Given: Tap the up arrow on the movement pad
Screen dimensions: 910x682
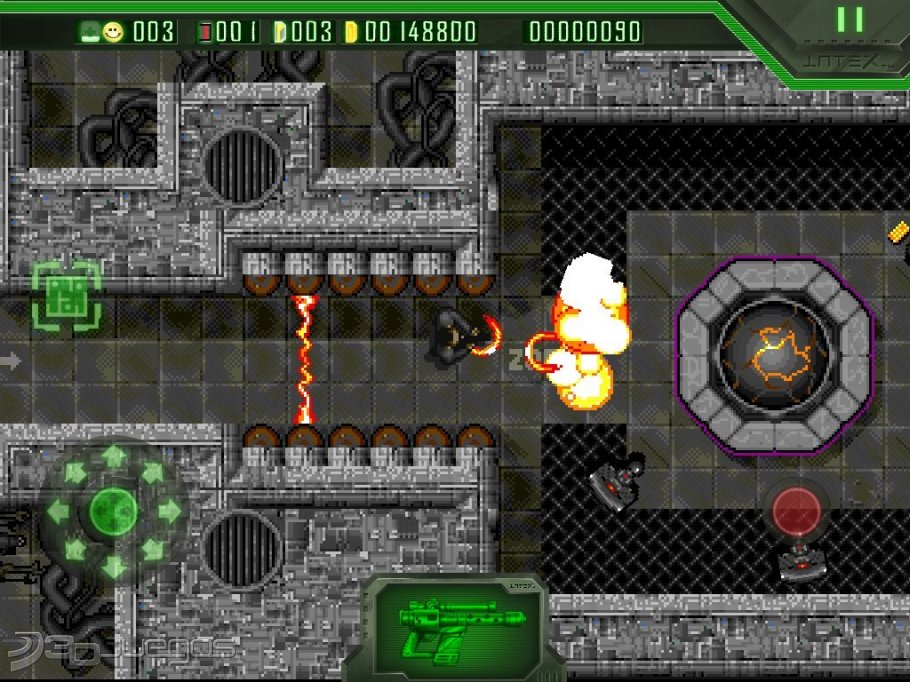Looking at the screenshot, I should [x=114, y=457].
